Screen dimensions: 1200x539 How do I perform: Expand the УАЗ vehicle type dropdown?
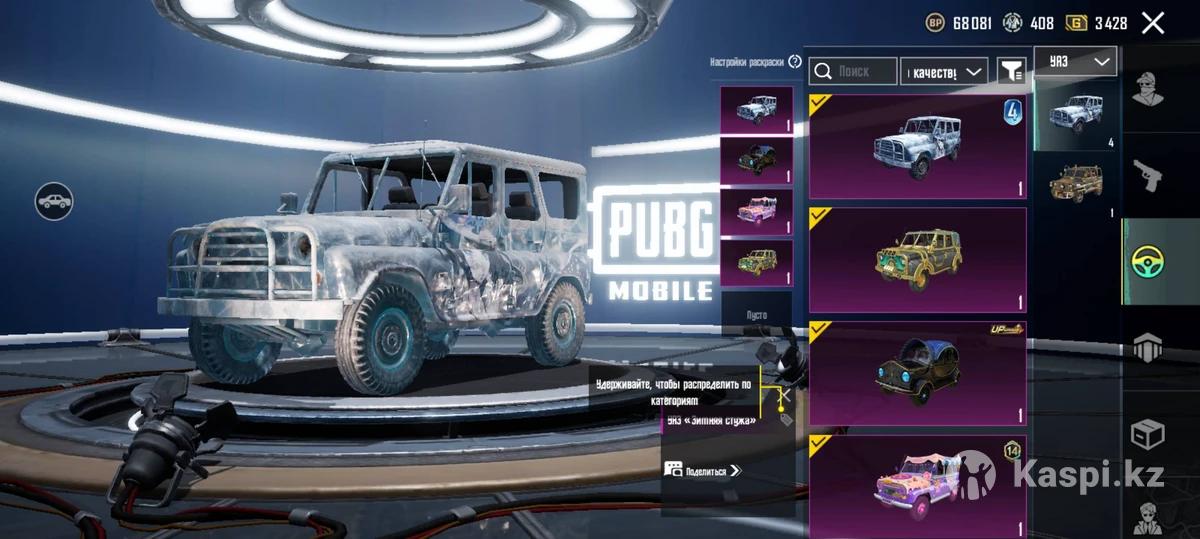(x=1075, y=61)
